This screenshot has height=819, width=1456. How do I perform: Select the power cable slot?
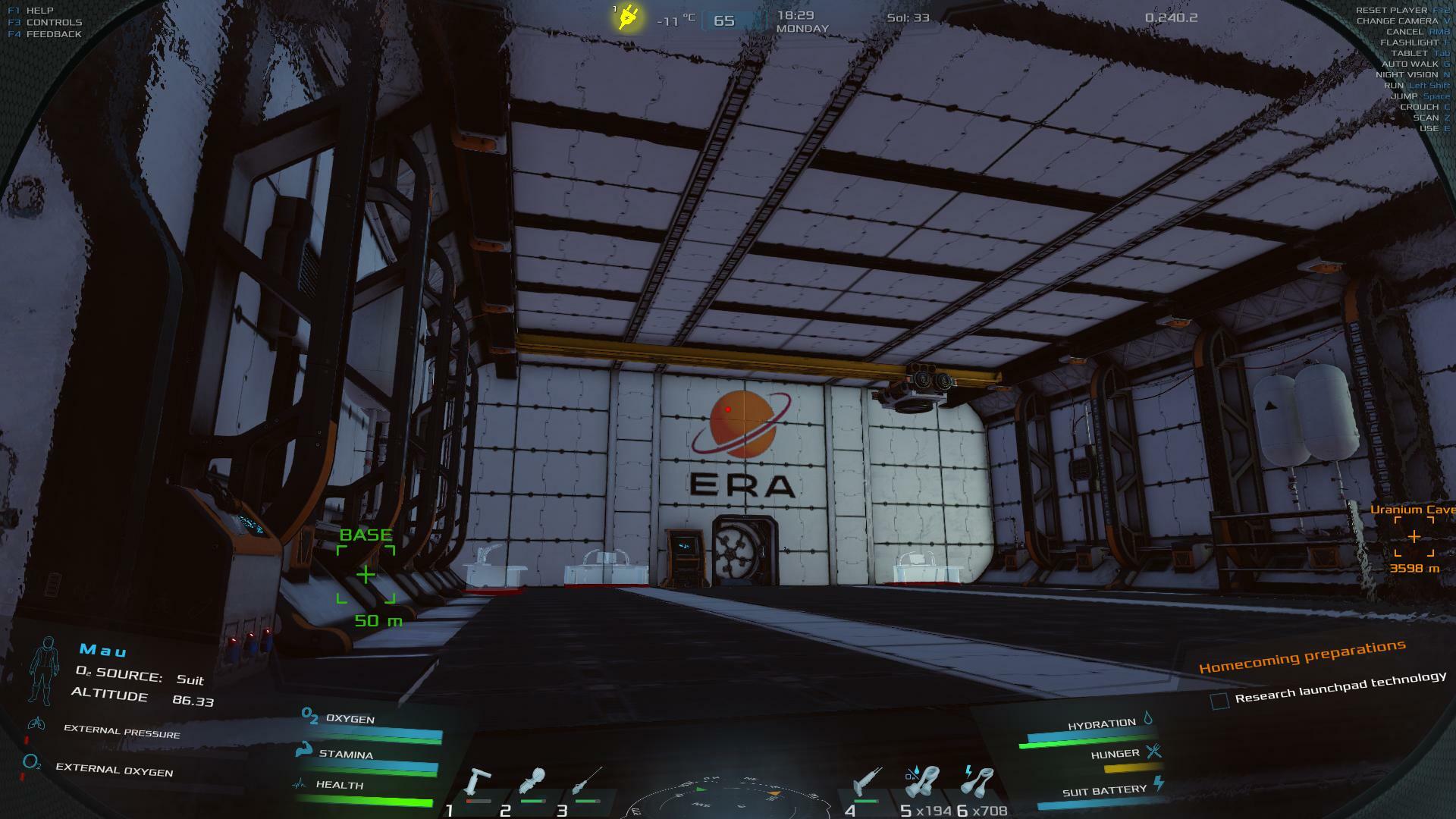coord(977,782)
